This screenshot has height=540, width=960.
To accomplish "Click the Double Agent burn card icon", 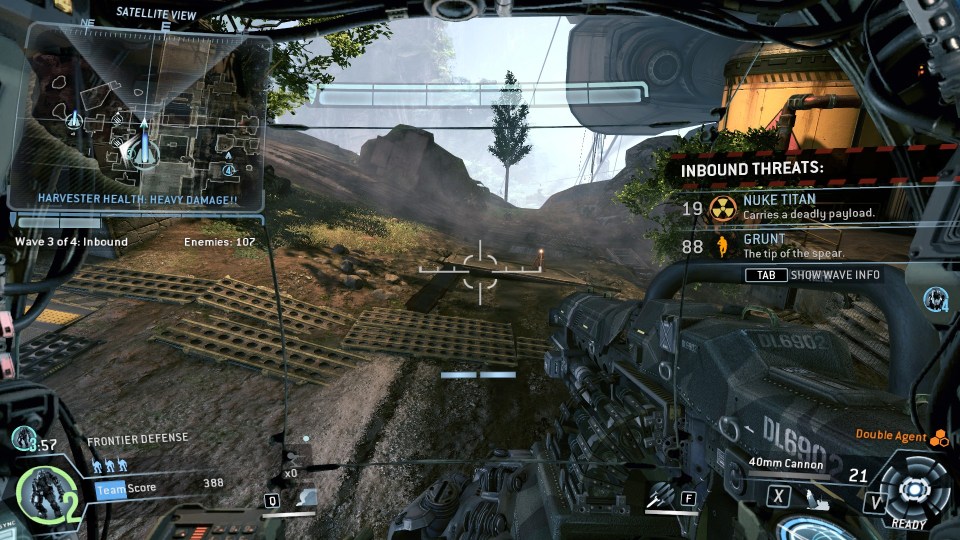I will pyautogui.click(x=938, y=437).
